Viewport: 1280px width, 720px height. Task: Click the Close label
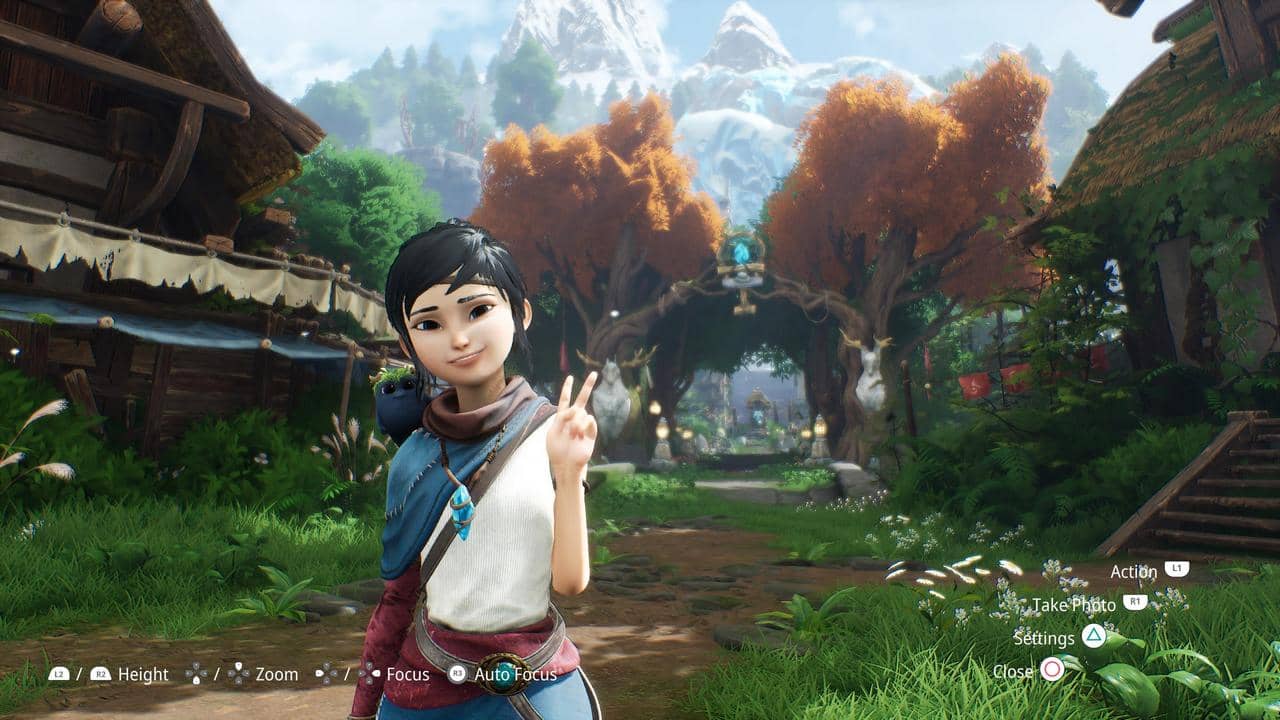click(1014, 670)
